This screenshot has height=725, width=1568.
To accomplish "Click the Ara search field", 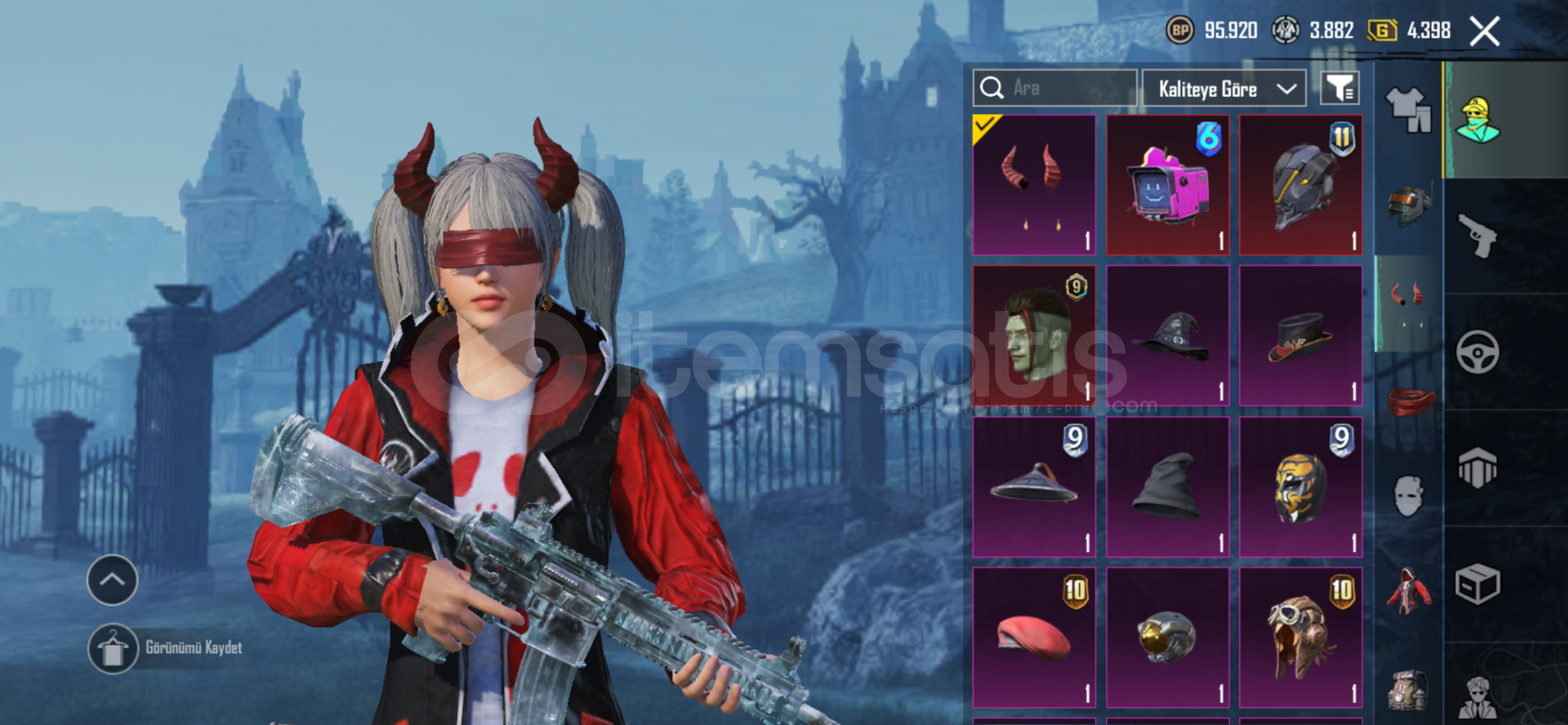I will point(1067,88).
